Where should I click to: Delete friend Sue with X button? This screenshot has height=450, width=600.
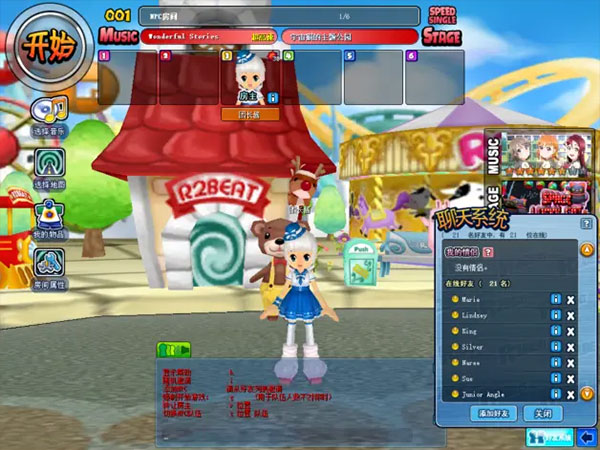pyautogui.click(x=570, y=379)
